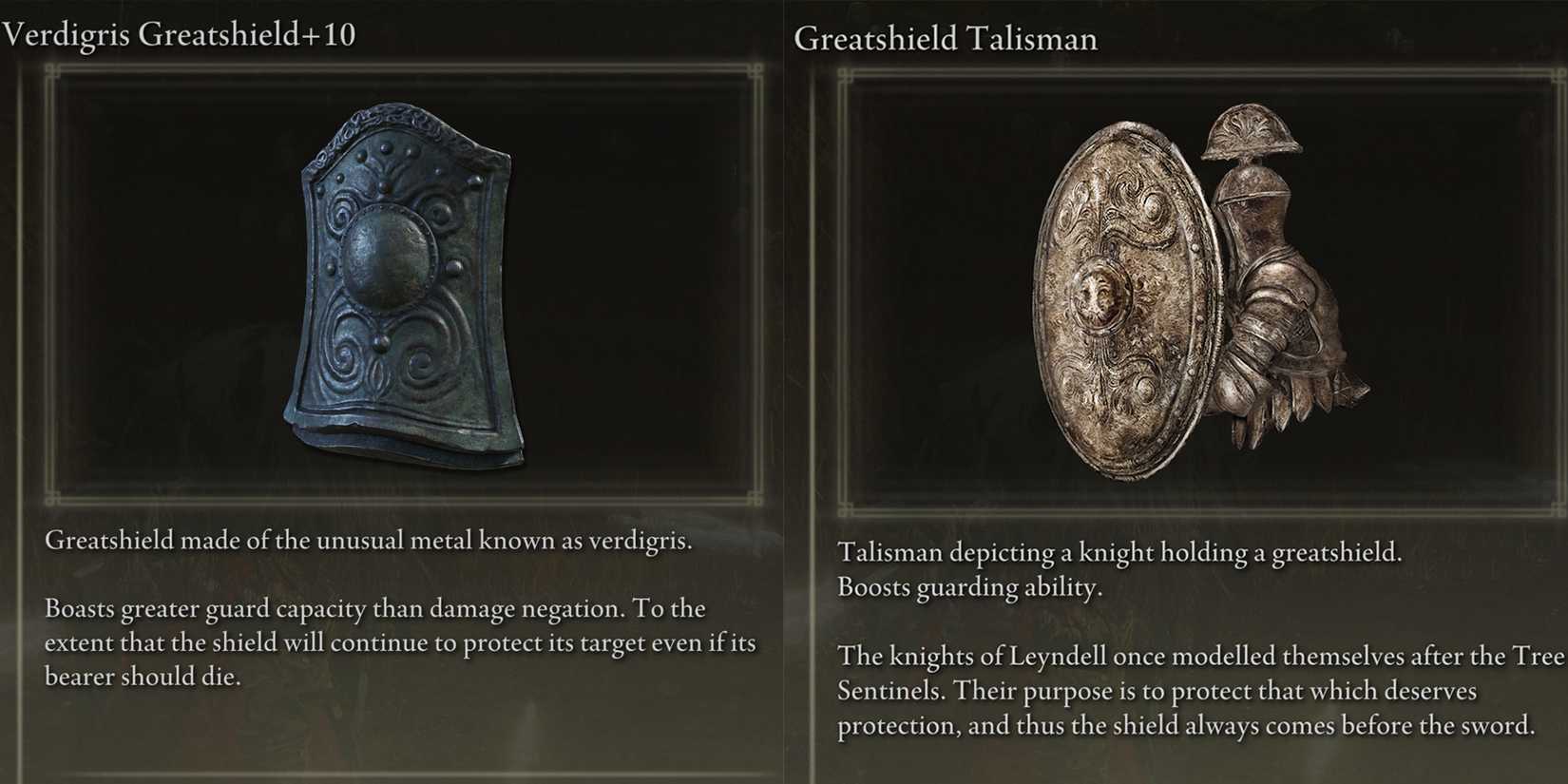Click the face emblem on the talisman shield

1100,295
